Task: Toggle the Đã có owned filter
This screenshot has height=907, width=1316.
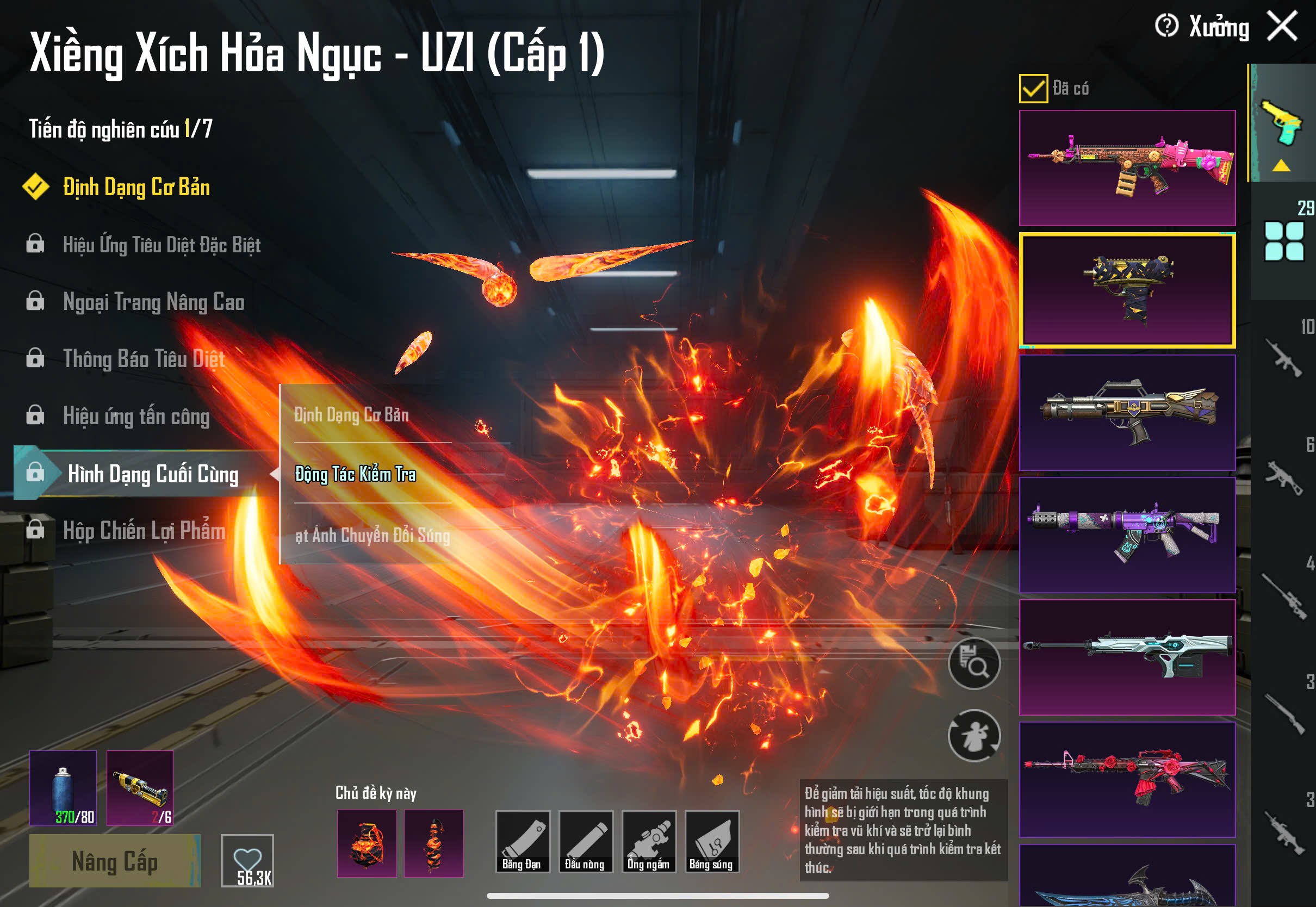Action: pyautogui.click(x=1033, y=89)
